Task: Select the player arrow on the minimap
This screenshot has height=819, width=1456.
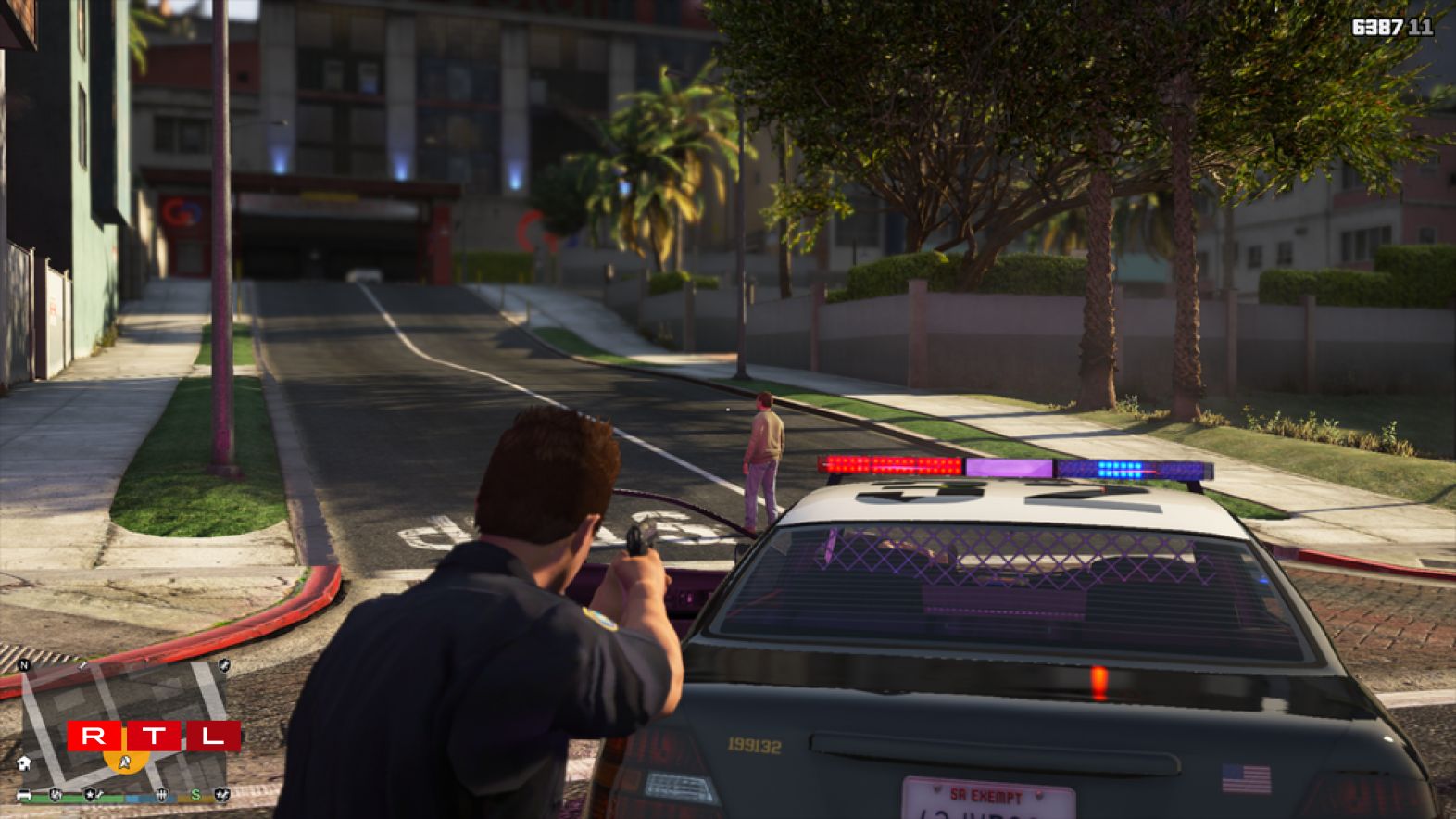Action: click(127, 762)
